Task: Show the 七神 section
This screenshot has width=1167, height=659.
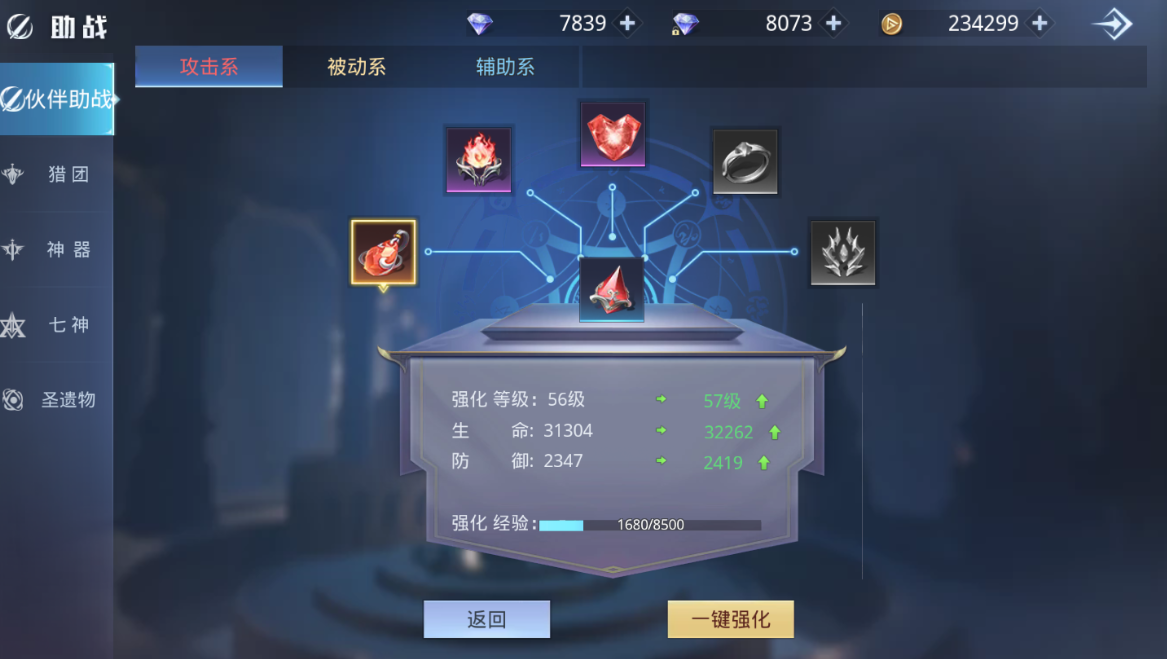Action: 57,324
